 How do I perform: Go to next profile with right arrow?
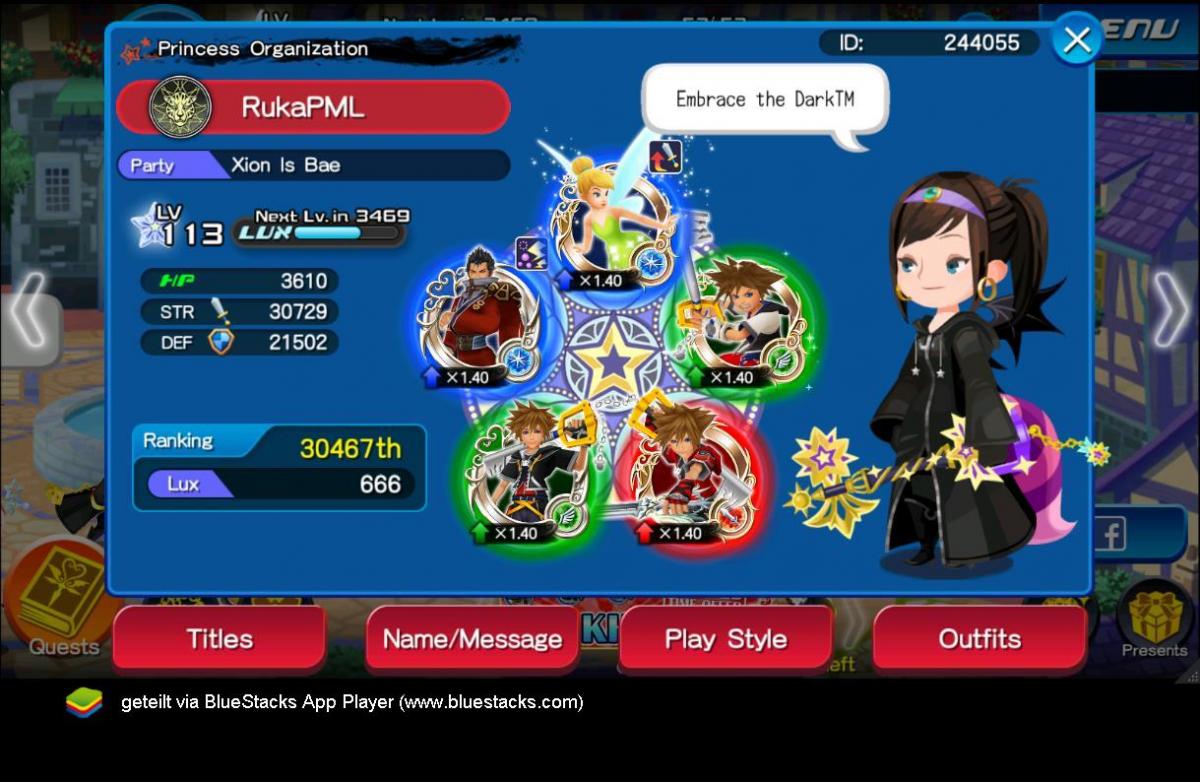pyautogui.click(x=1170, y=310)
